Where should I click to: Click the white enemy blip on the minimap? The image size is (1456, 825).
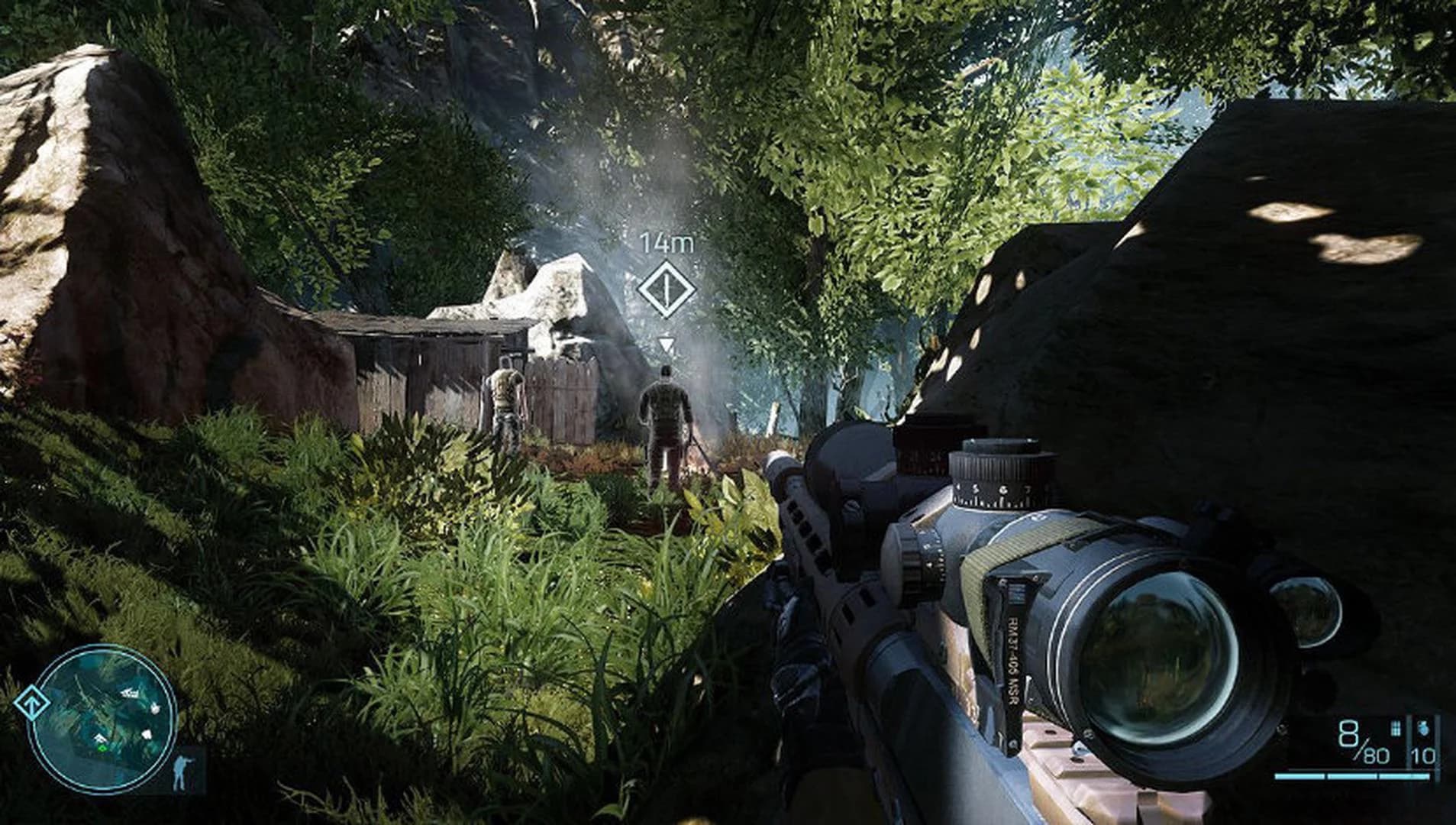click(x=156, y=708)
